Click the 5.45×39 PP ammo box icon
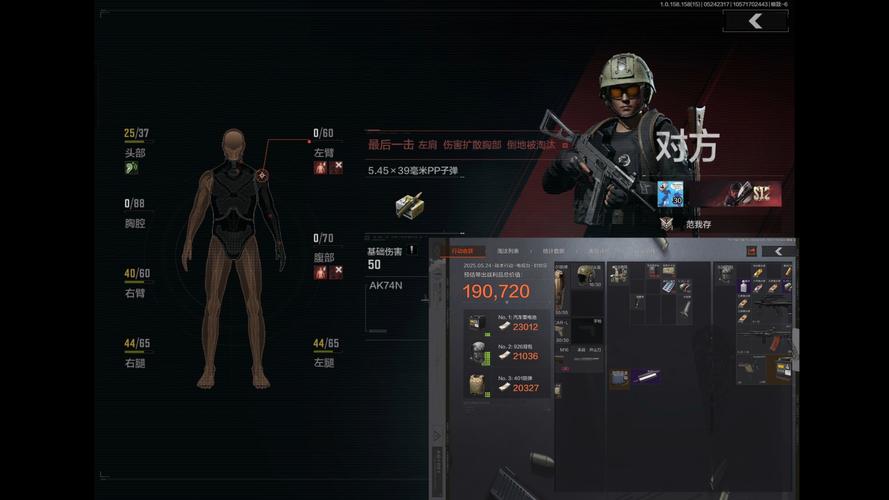Screen dimensions: 889x500 coord(408,204)
